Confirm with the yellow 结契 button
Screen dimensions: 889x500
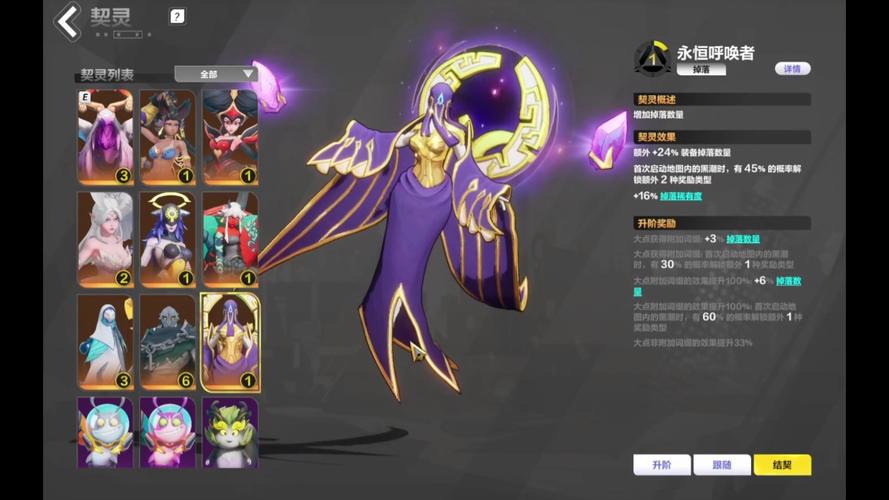(x=782, y=465)
